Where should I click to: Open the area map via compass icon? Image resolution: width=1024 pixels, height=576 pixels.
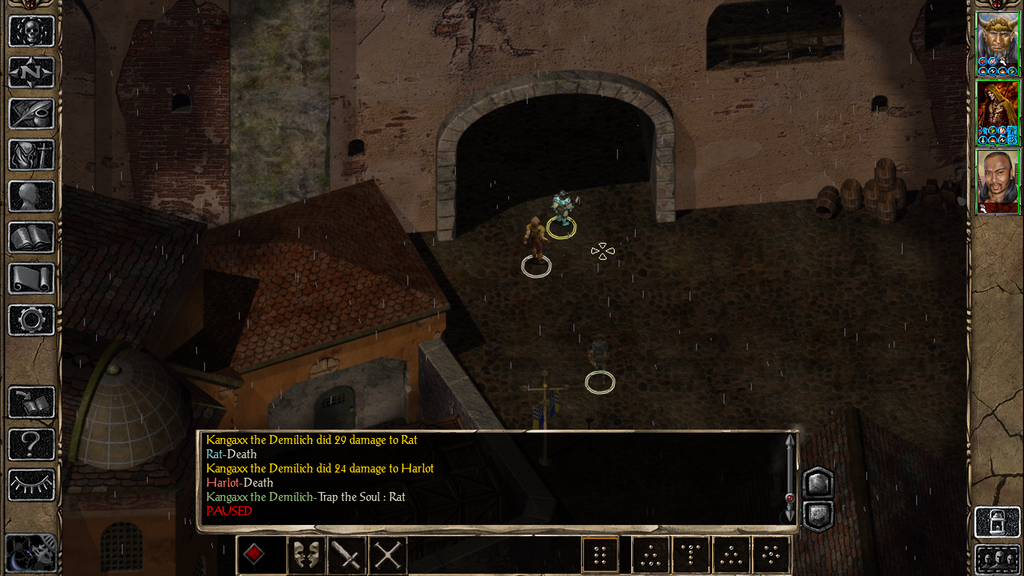[x=31, y=72]
